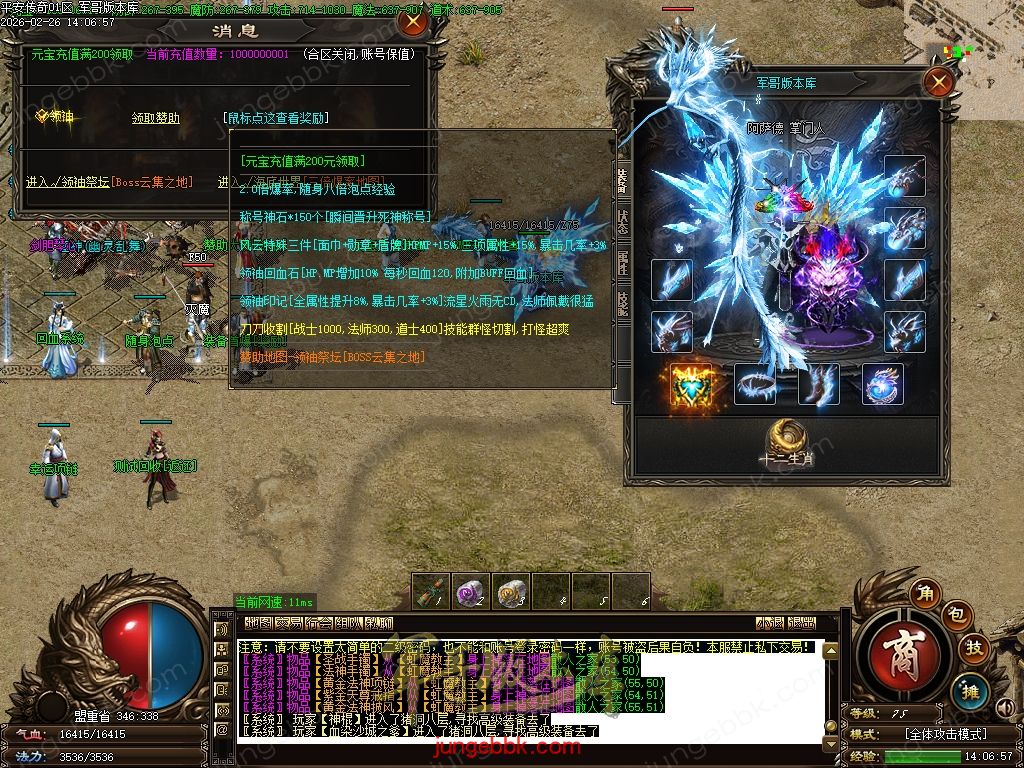The height and width of the screenshot is (768, 1024).
Task: Select the ice boots equipment slot
Action: tap(819, 384)
